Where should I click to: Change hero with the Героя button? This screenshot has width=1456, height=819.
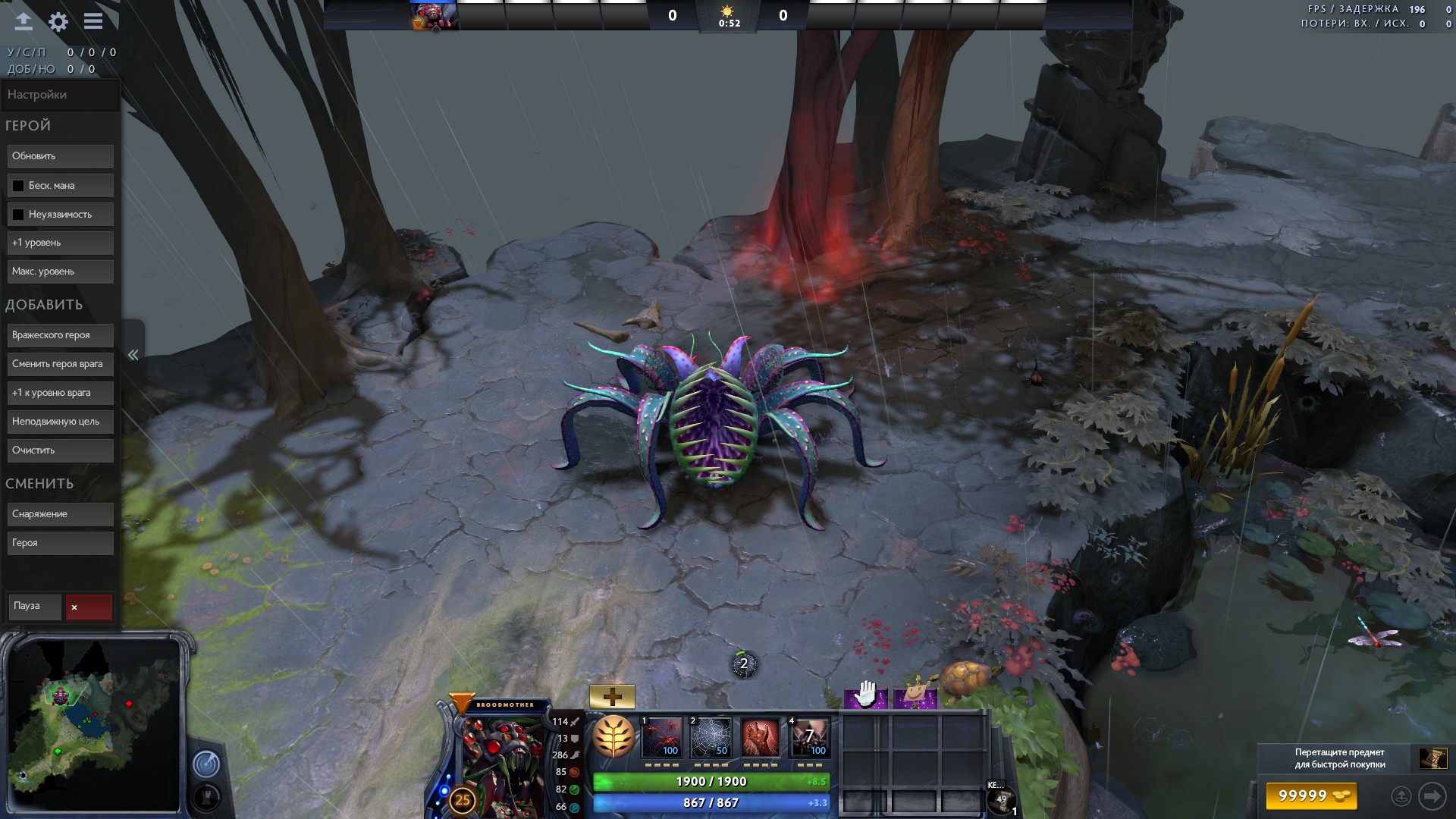point(61,543)
